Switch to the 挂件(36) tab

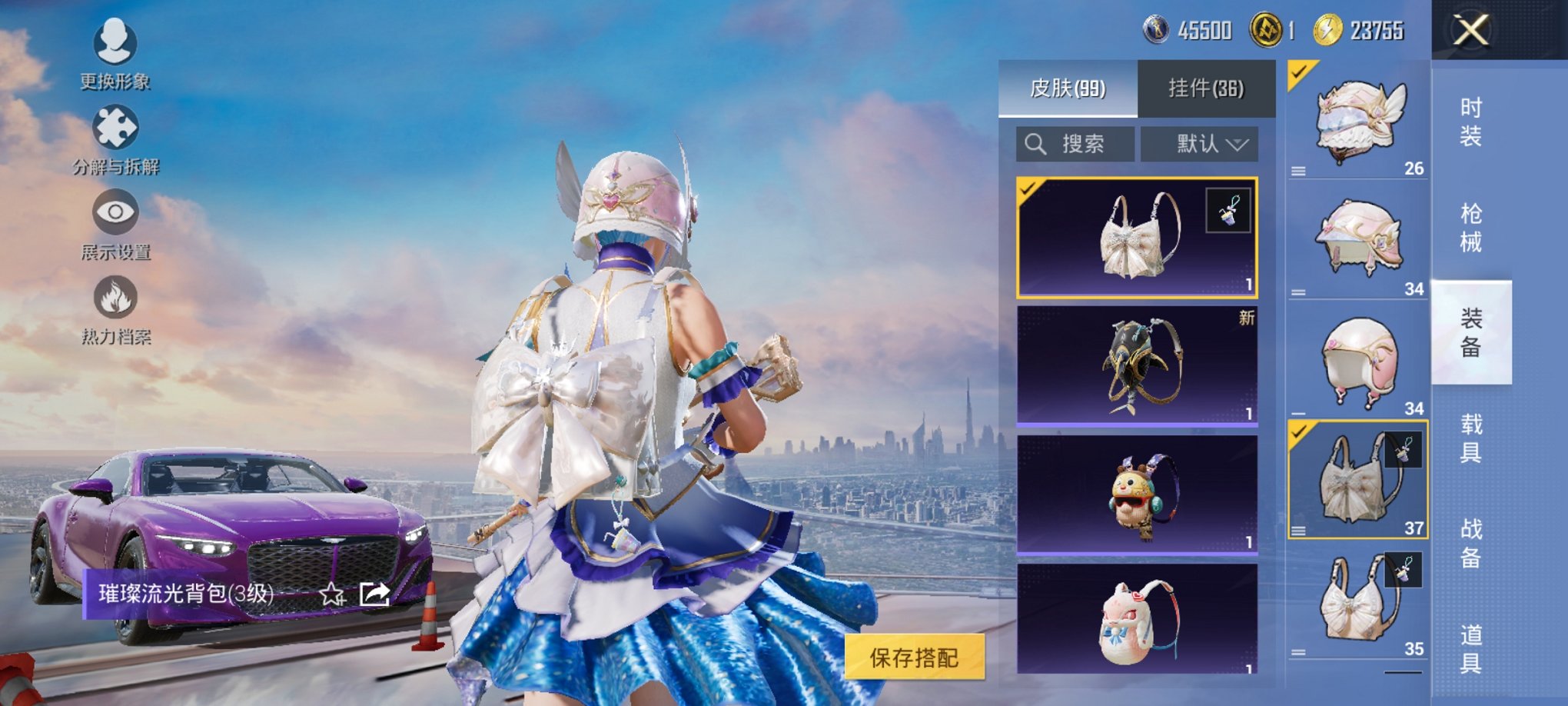tap(1208, 87)
